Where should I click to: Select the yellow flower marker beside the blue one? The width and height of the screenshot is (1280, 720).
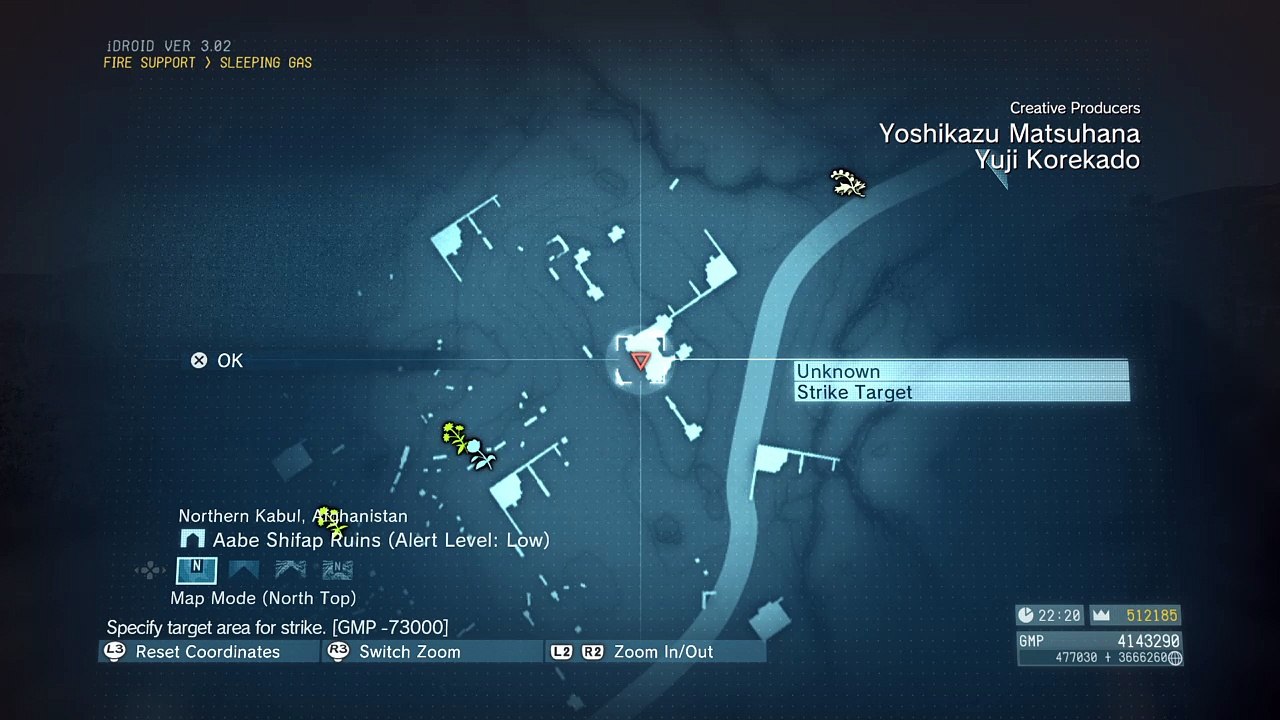point(454,435)
